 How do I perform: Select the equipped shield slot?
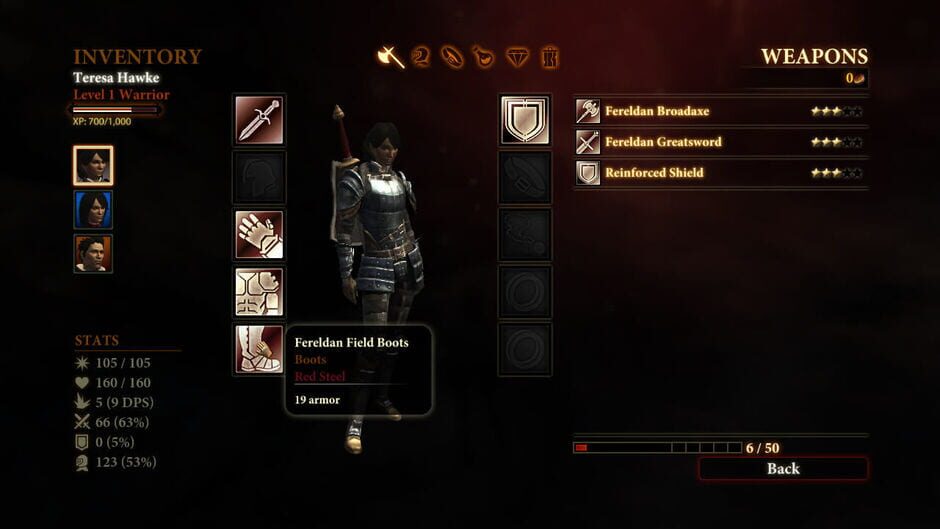[525, 120]
